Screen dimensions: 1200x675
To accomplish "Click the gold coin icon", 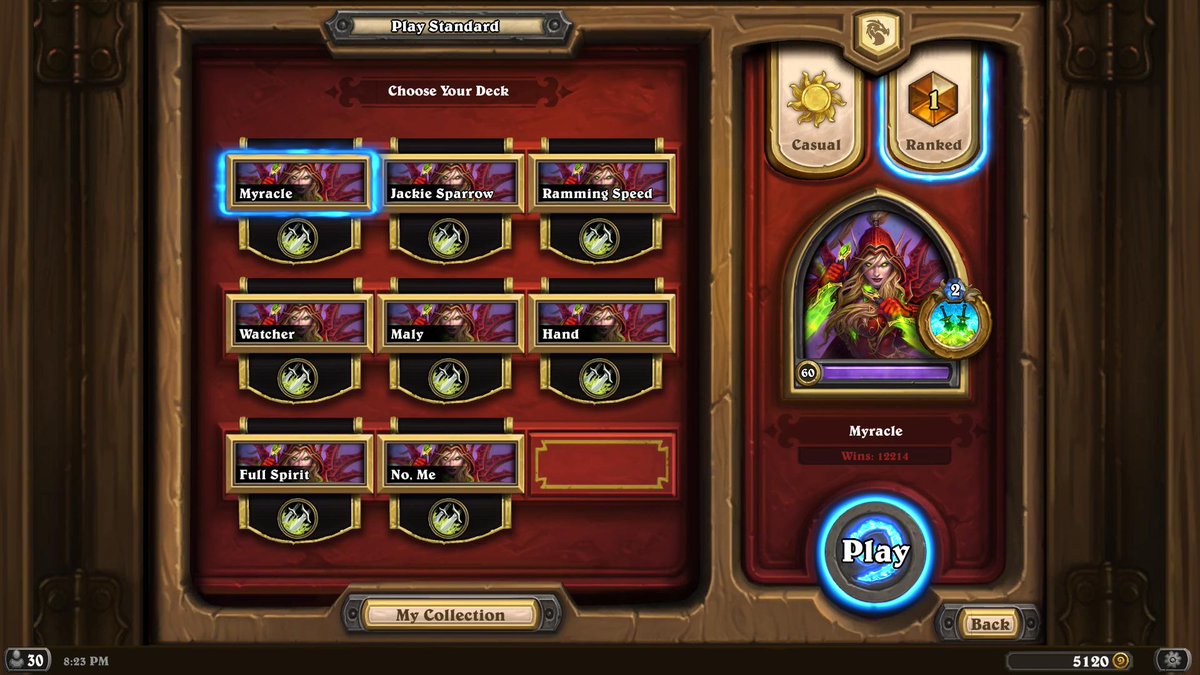I will (1121, 661).
